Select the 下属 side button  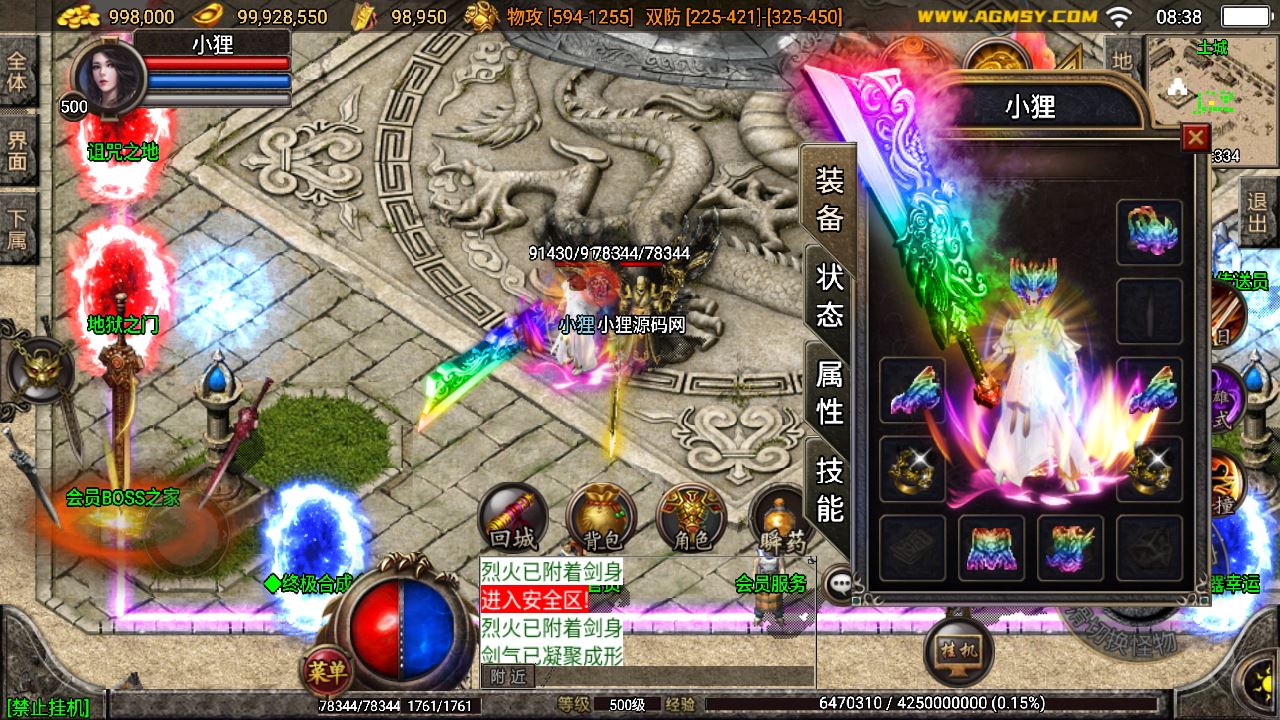(x=17, y=228)
